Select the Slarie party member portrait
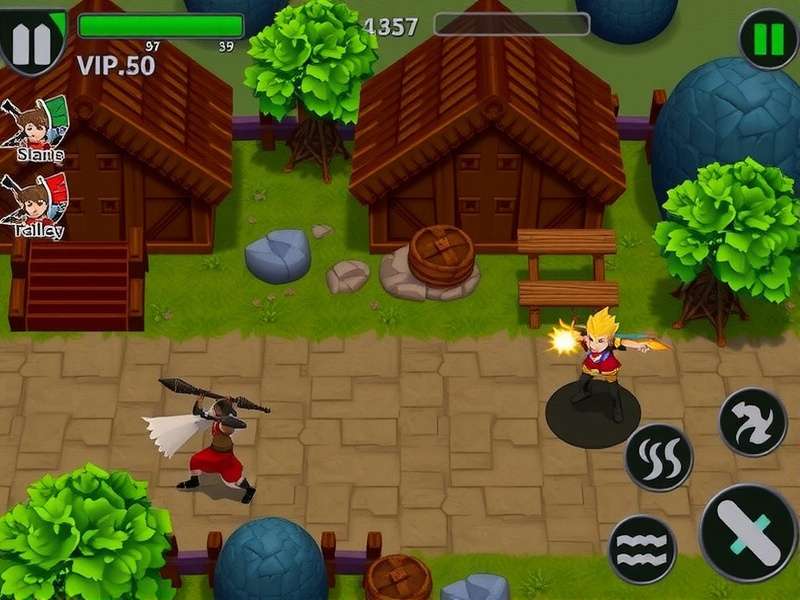The image size is (800, 600). coord(37,125)
